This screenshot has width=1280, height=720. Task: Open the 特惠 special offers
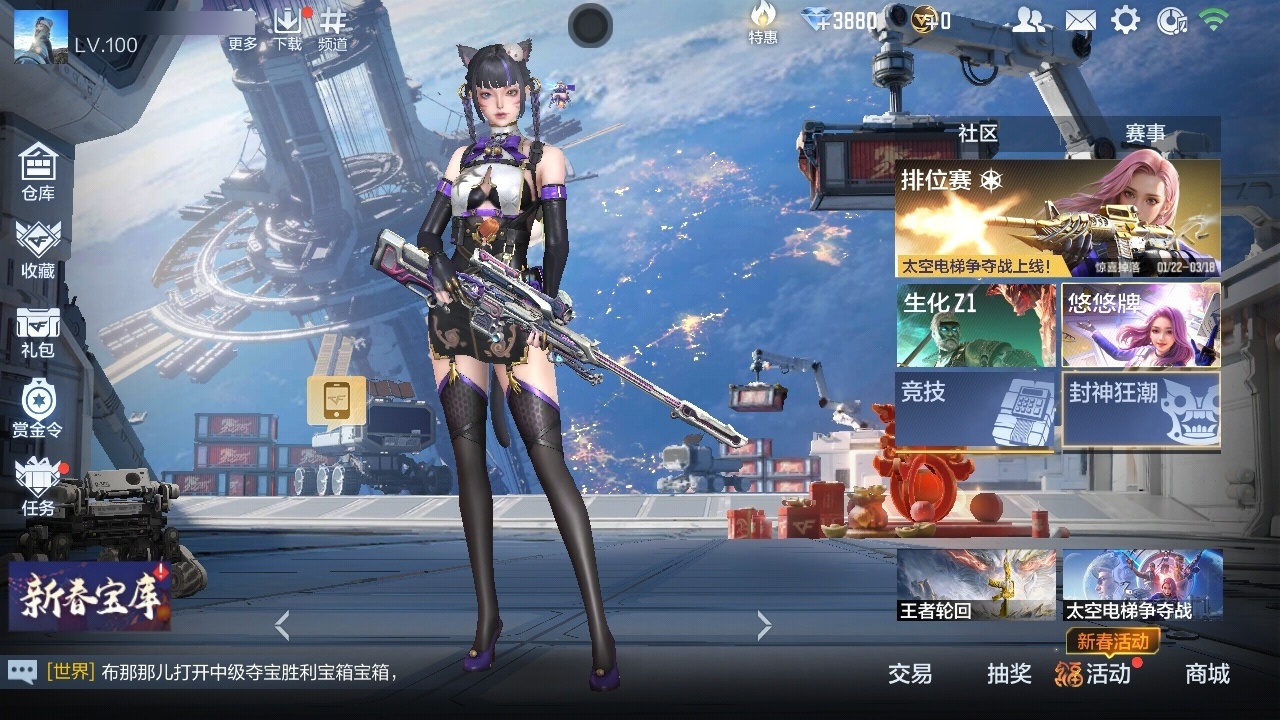point(764,25)
